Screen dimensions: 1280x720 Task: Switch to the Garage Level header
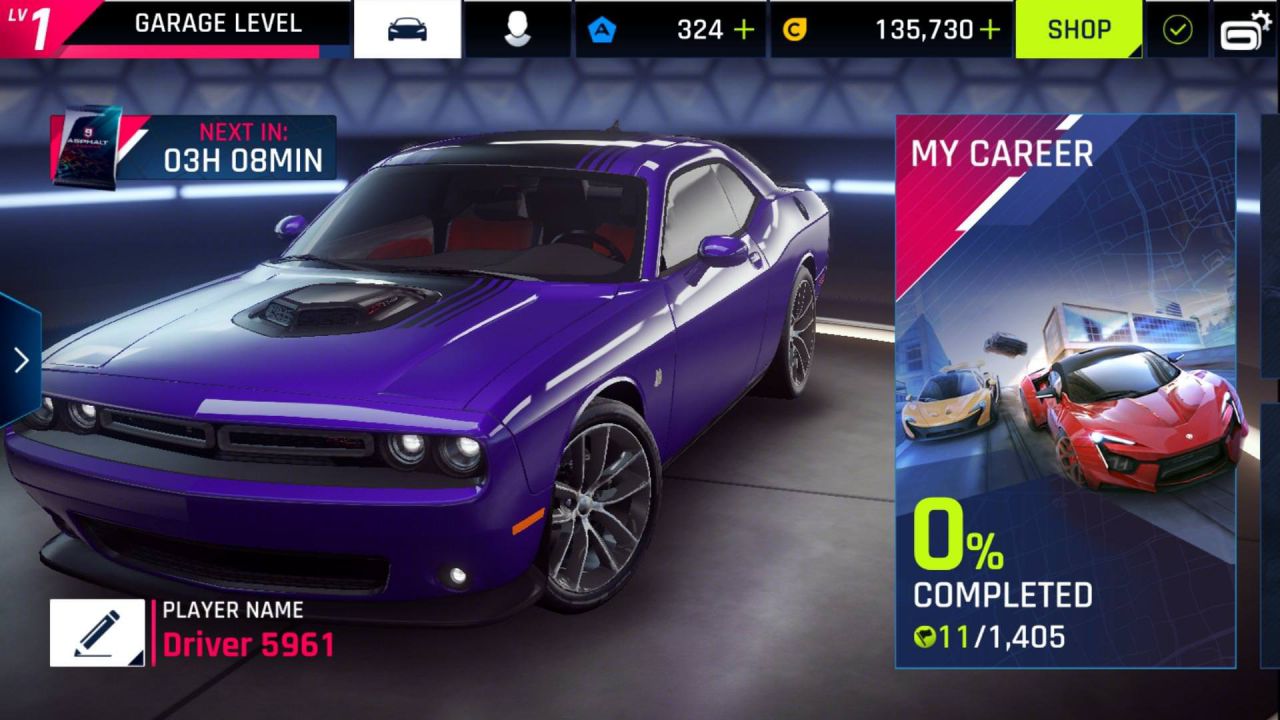click(219, 23)
